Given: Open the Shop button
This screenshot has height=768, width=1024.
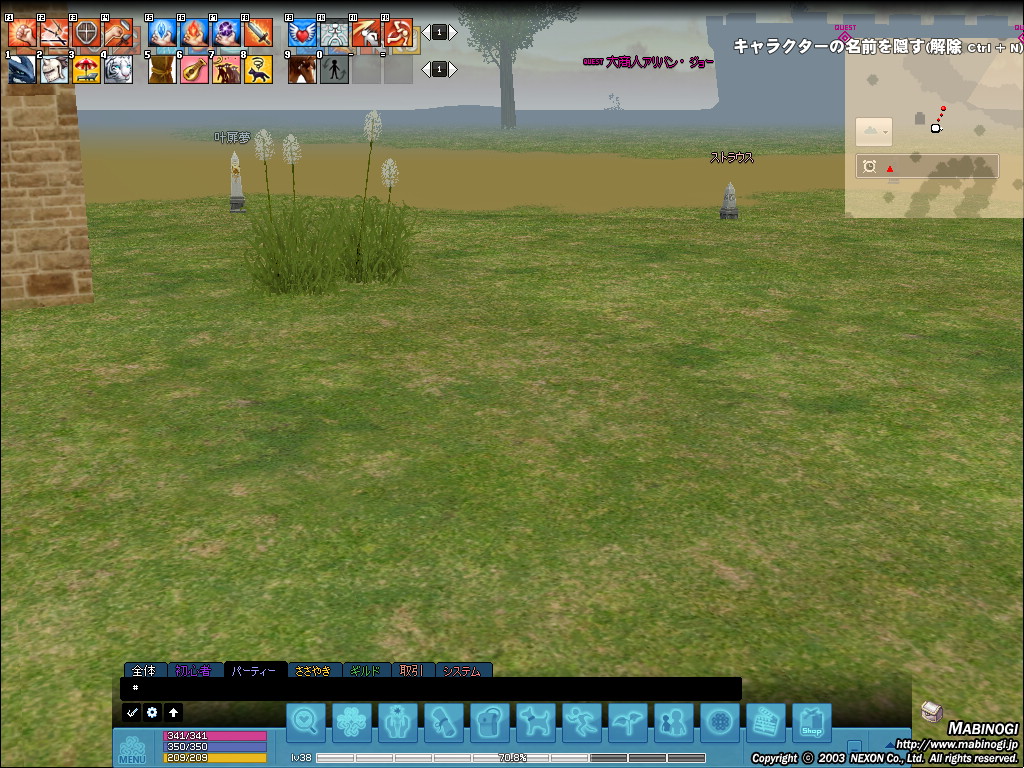Looking at the screenshot, I should point(811,722).
